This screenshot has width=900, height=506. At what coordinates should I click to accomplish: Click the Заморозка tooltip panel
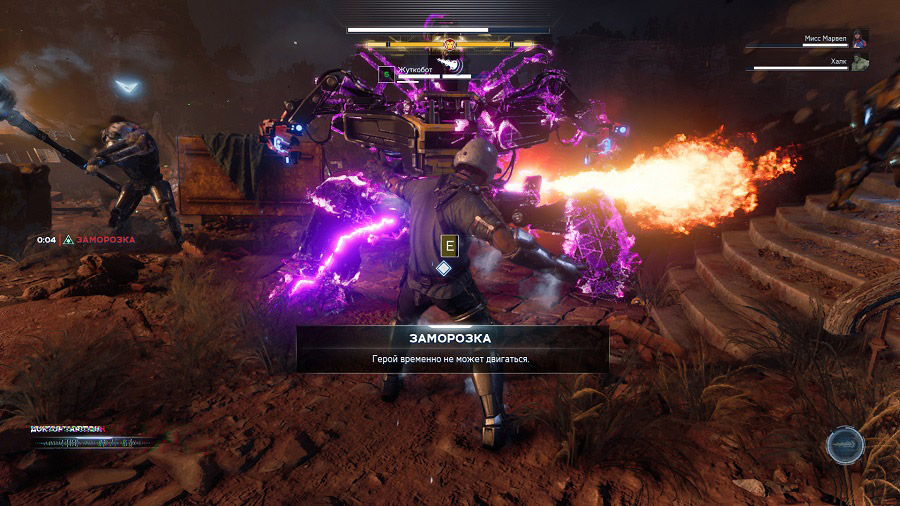coord(452,348)
